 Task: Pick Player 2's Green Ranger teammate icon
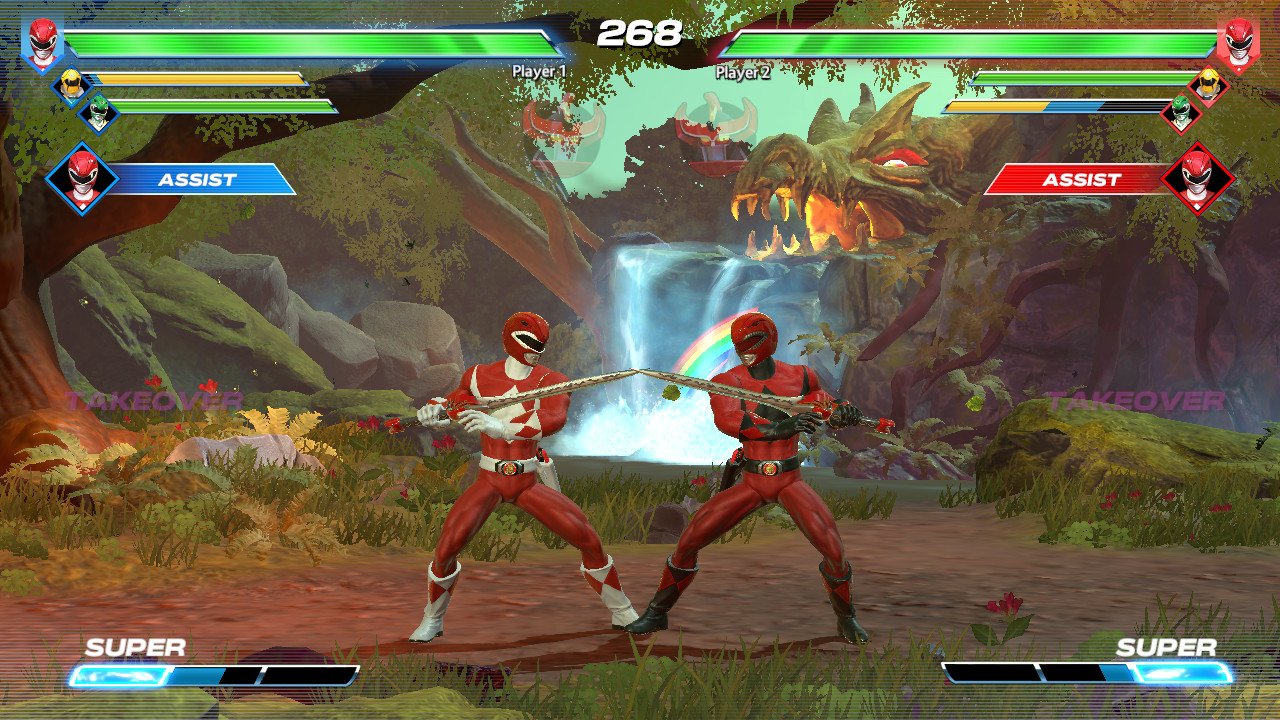pyautogui.click(x=1181, y=113)
